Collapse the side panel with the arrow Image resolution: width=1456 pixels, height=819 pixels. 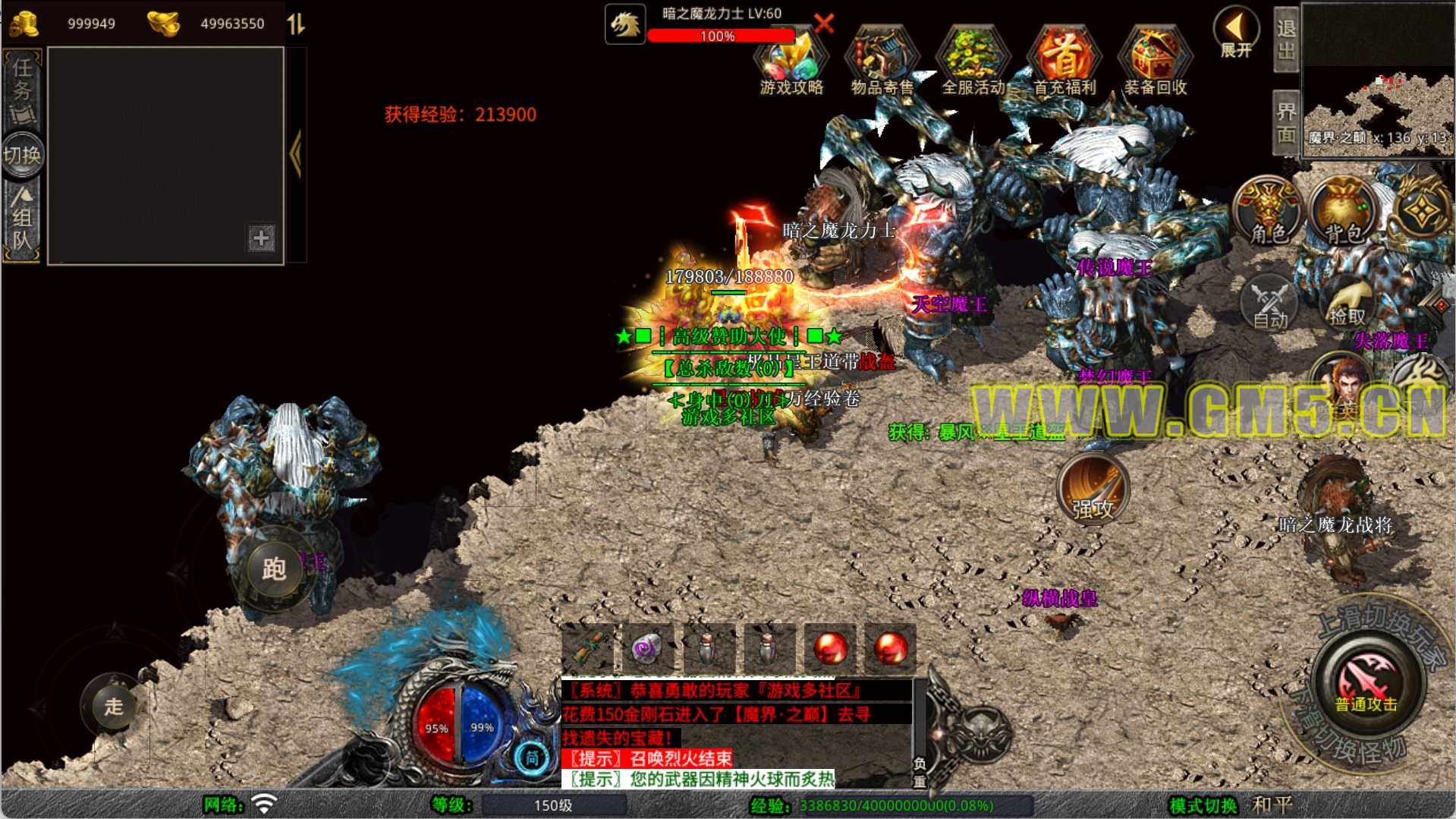296,154
